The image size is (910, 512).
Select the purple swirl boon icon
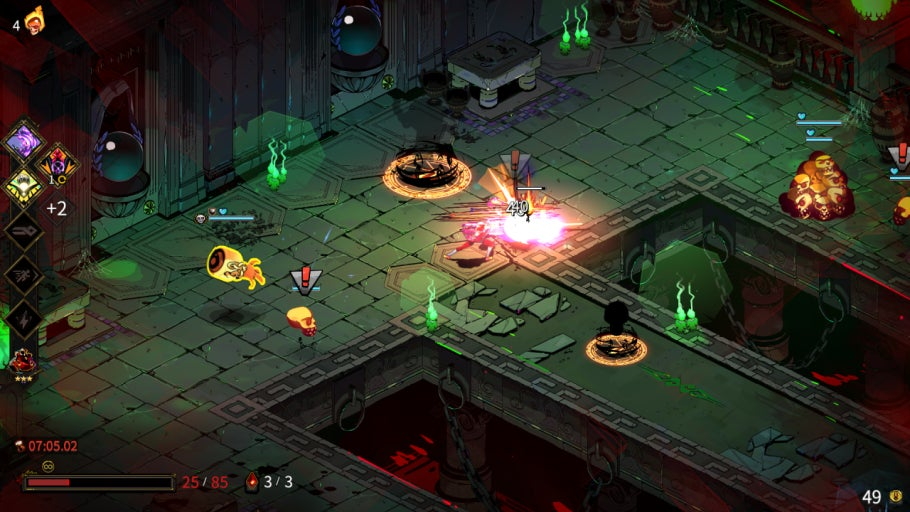click(22, 139)
